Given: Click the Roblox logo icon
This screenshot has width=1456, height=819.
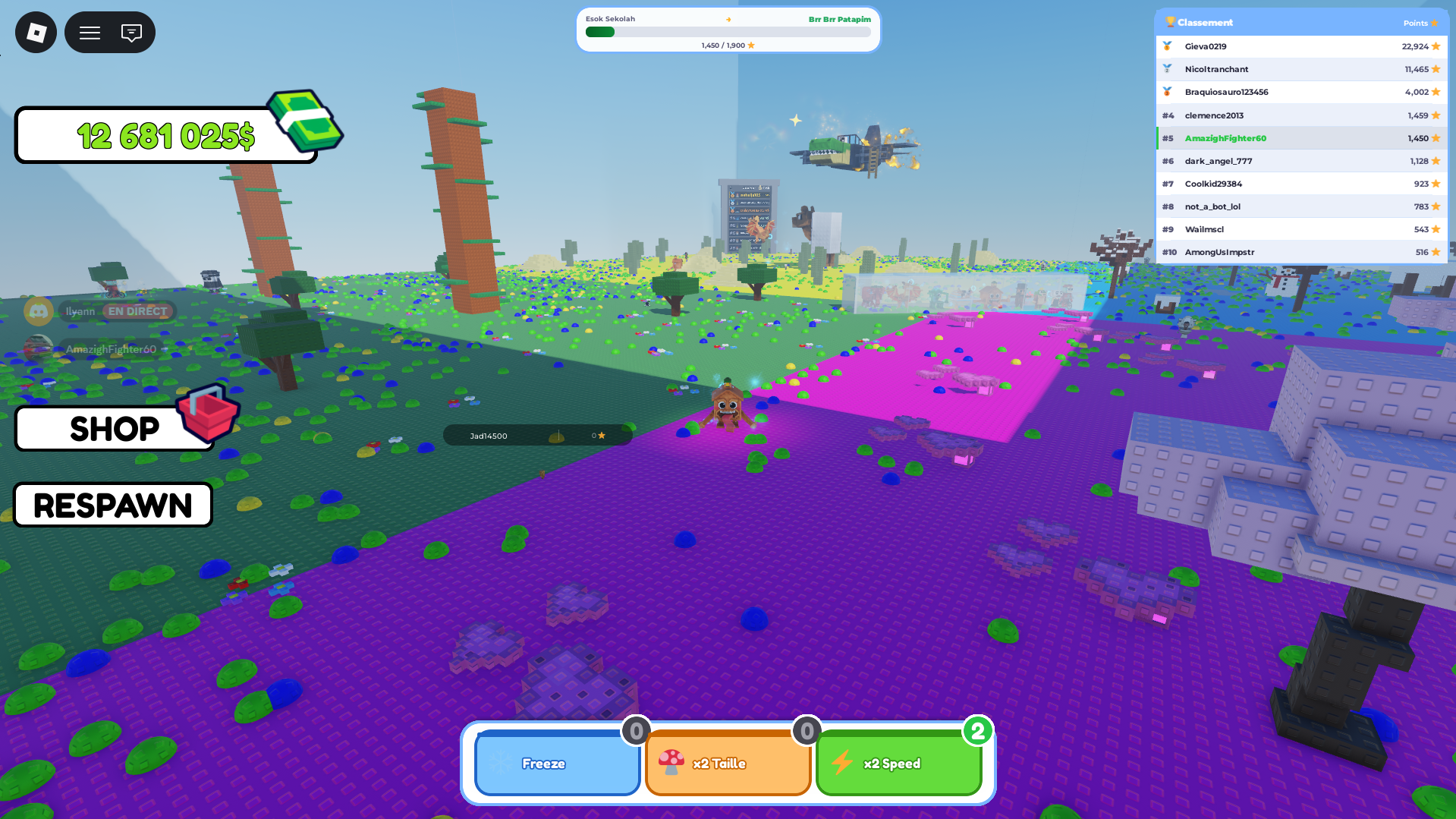Looking at the screenshot, I should [x=35, y=32].
